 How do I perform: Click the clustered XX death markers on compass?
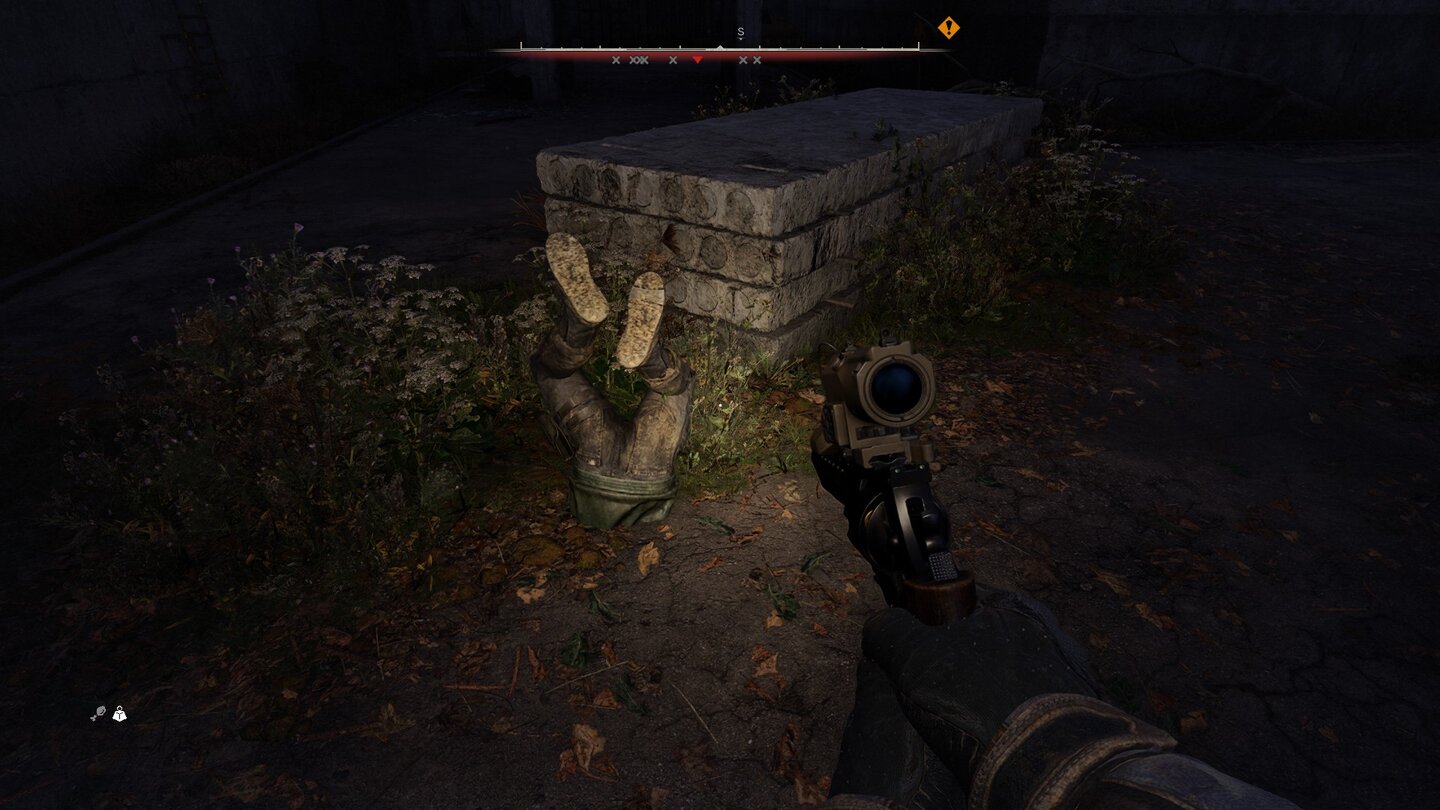pos(639,60)
